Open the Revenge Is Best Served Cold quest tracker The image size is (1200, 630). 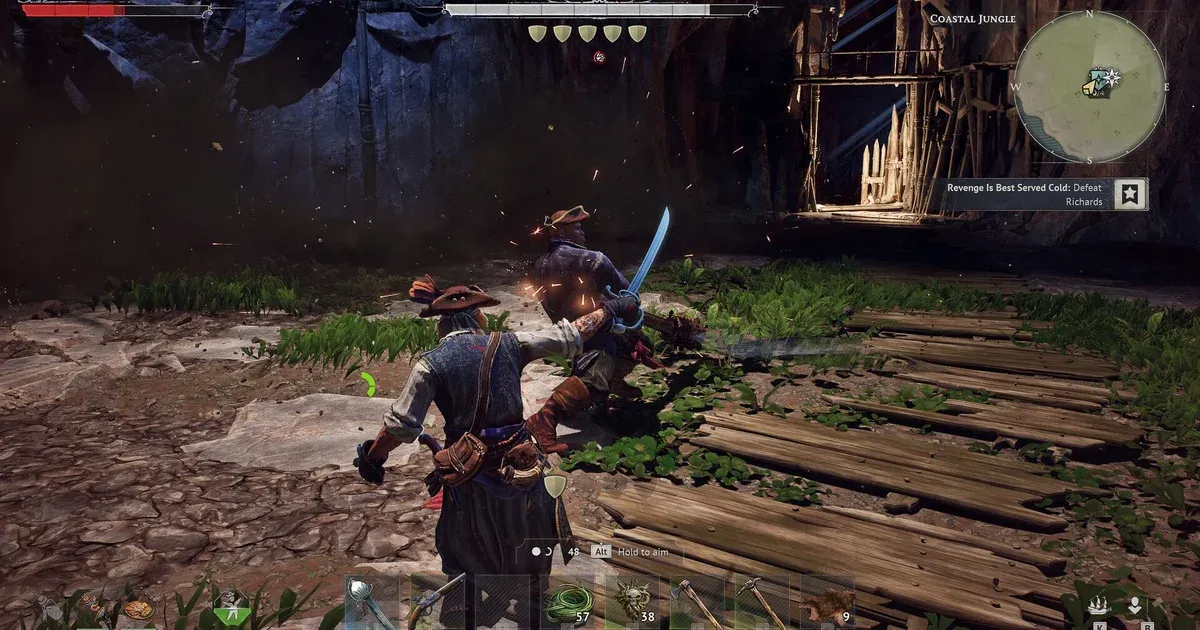[1029, 194]
